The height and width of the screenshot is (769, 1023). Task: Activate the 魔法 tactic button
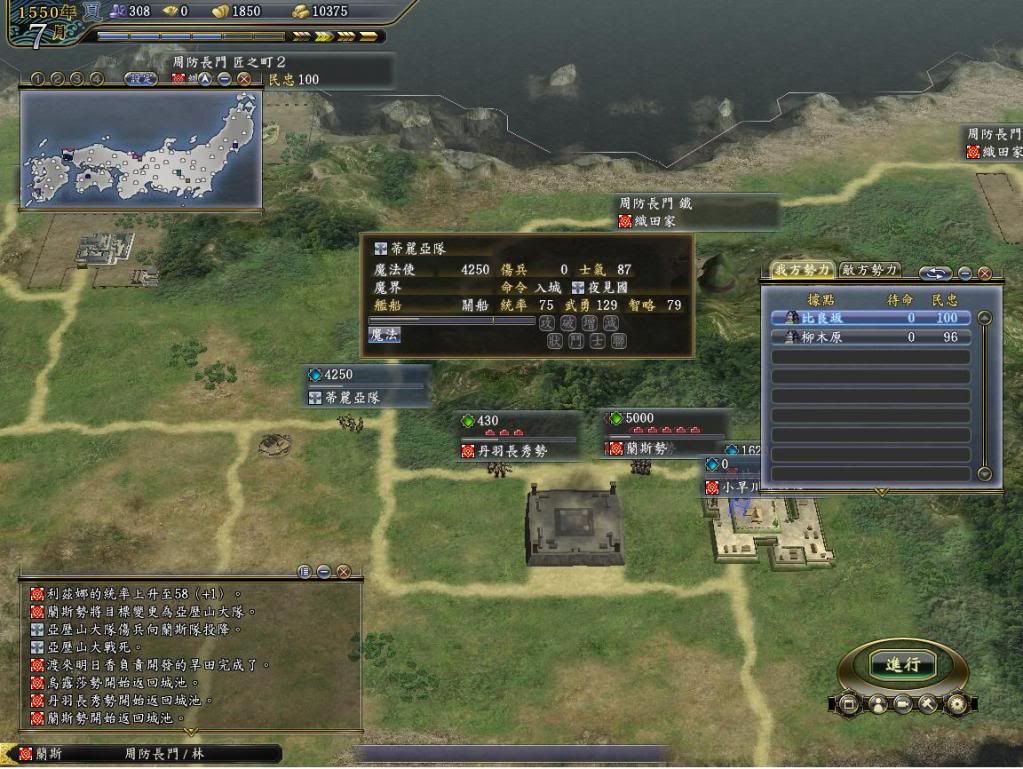click(x=384, y=336)
